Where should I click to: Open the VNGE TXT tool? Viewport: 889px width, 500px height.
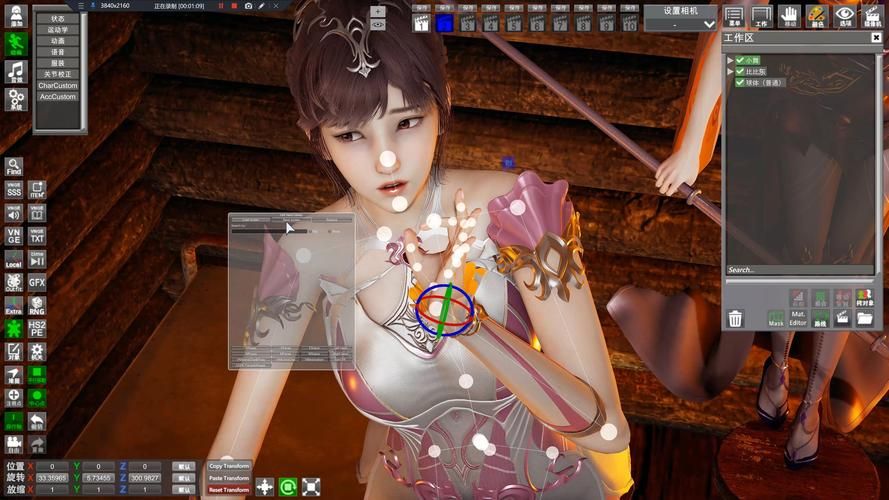click(x=37, y=236)
